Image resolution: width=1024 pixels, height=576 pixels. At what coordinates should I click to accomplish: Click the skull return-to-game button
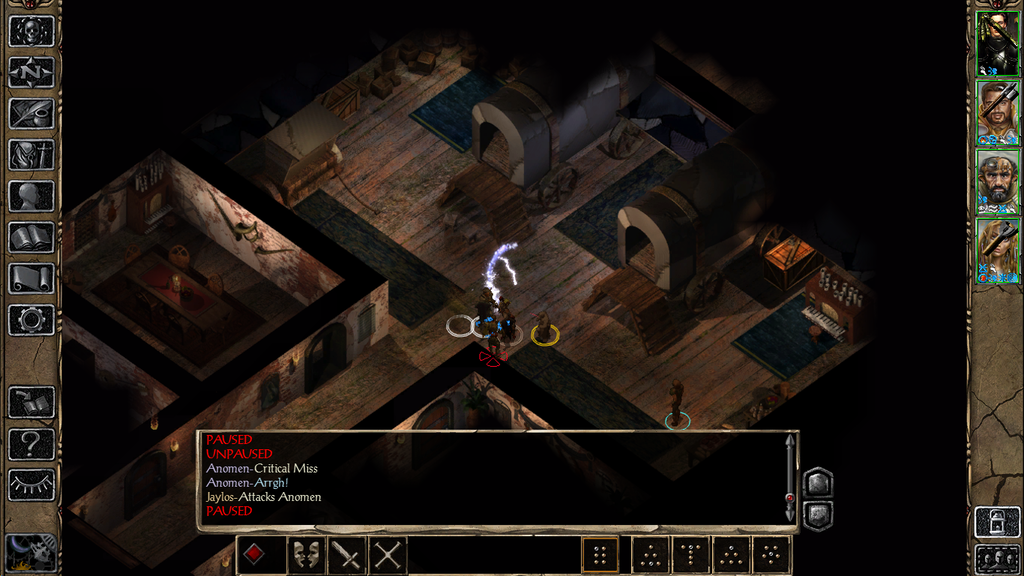click(31, 31)
